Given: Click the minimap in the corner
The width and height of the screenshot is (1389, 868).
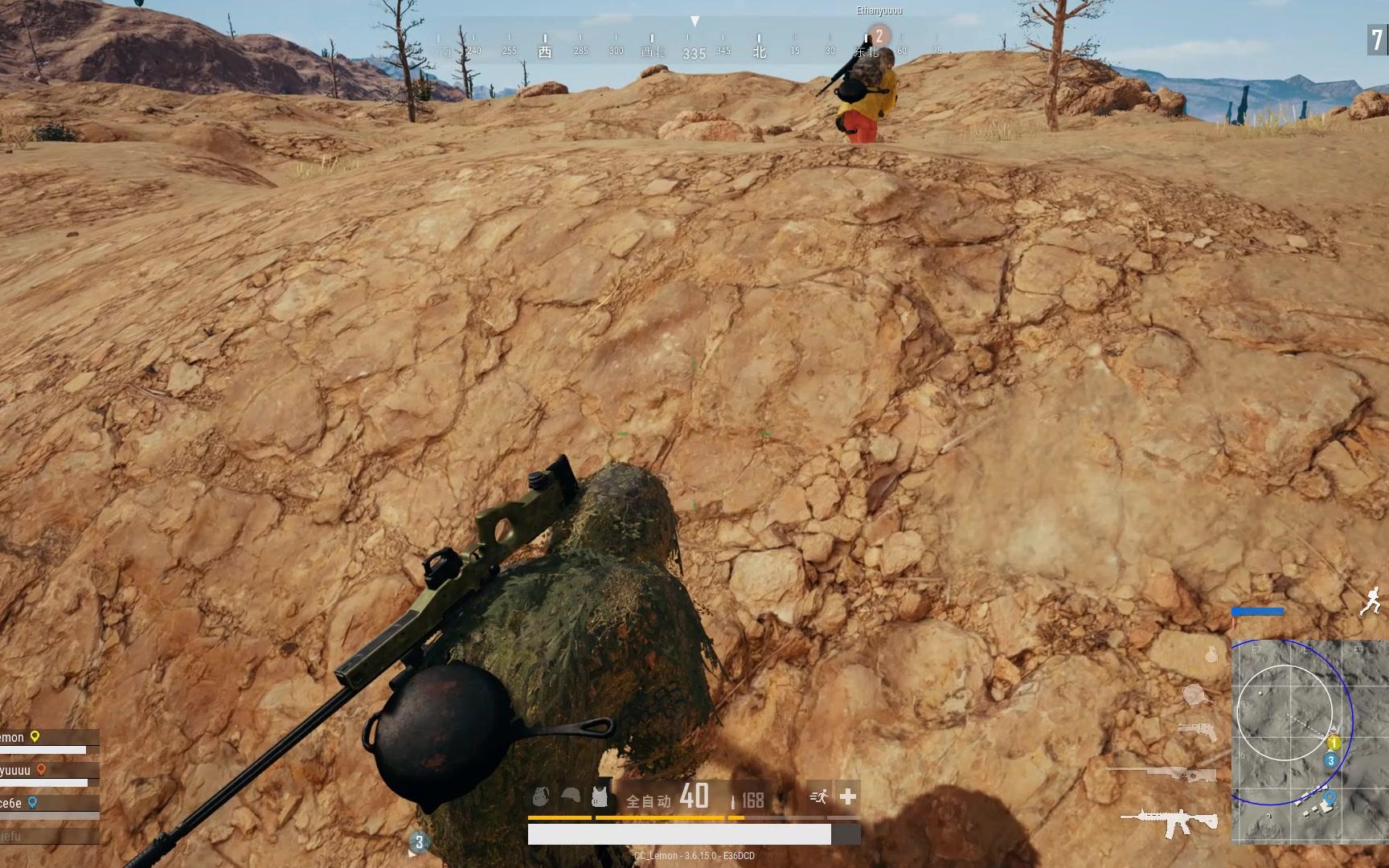Looking at the screenshot, I should (x=1309, y=741).
